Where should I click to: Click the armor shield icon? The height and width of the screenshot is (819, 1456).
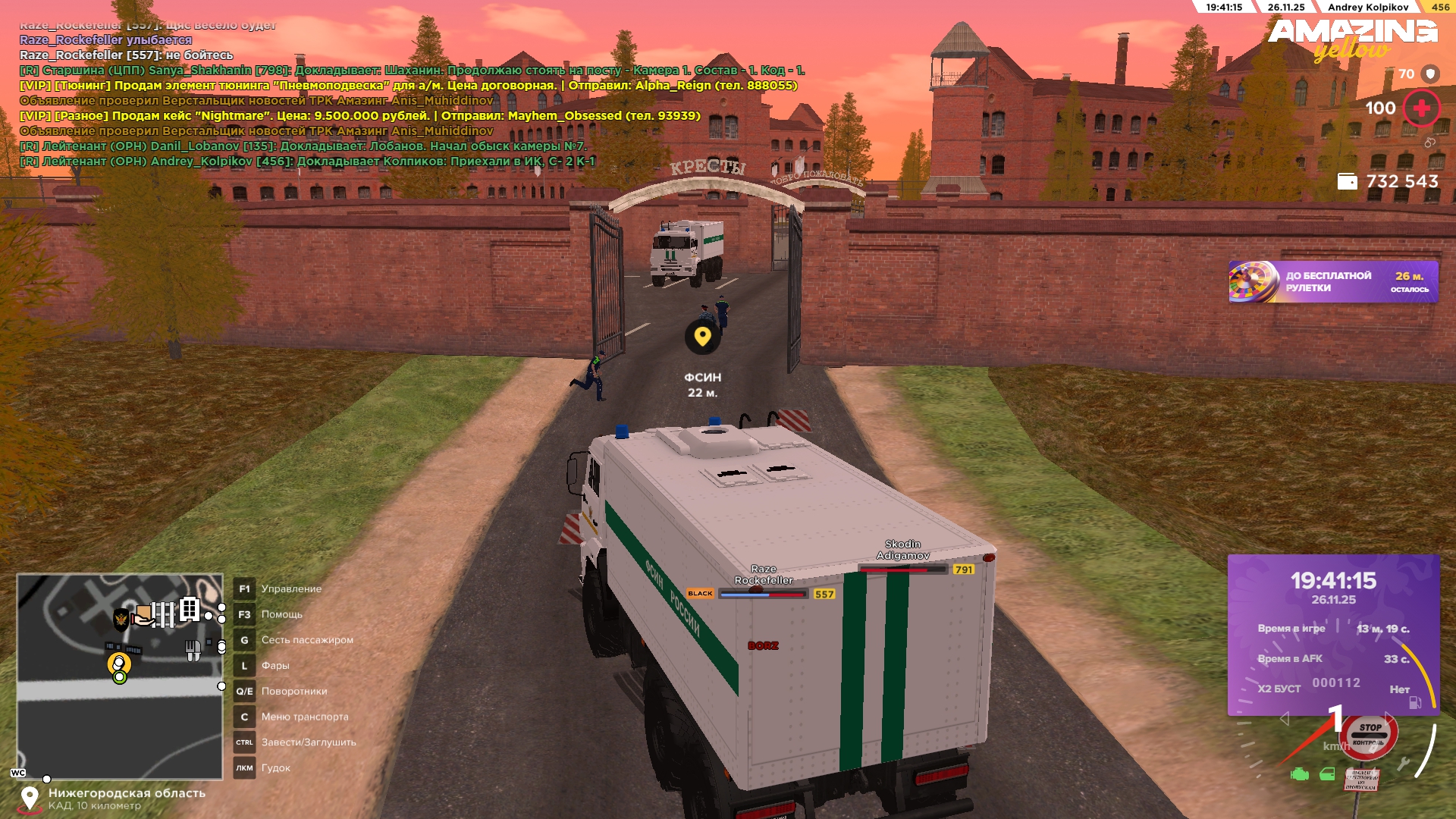[x=1429, y=74]
